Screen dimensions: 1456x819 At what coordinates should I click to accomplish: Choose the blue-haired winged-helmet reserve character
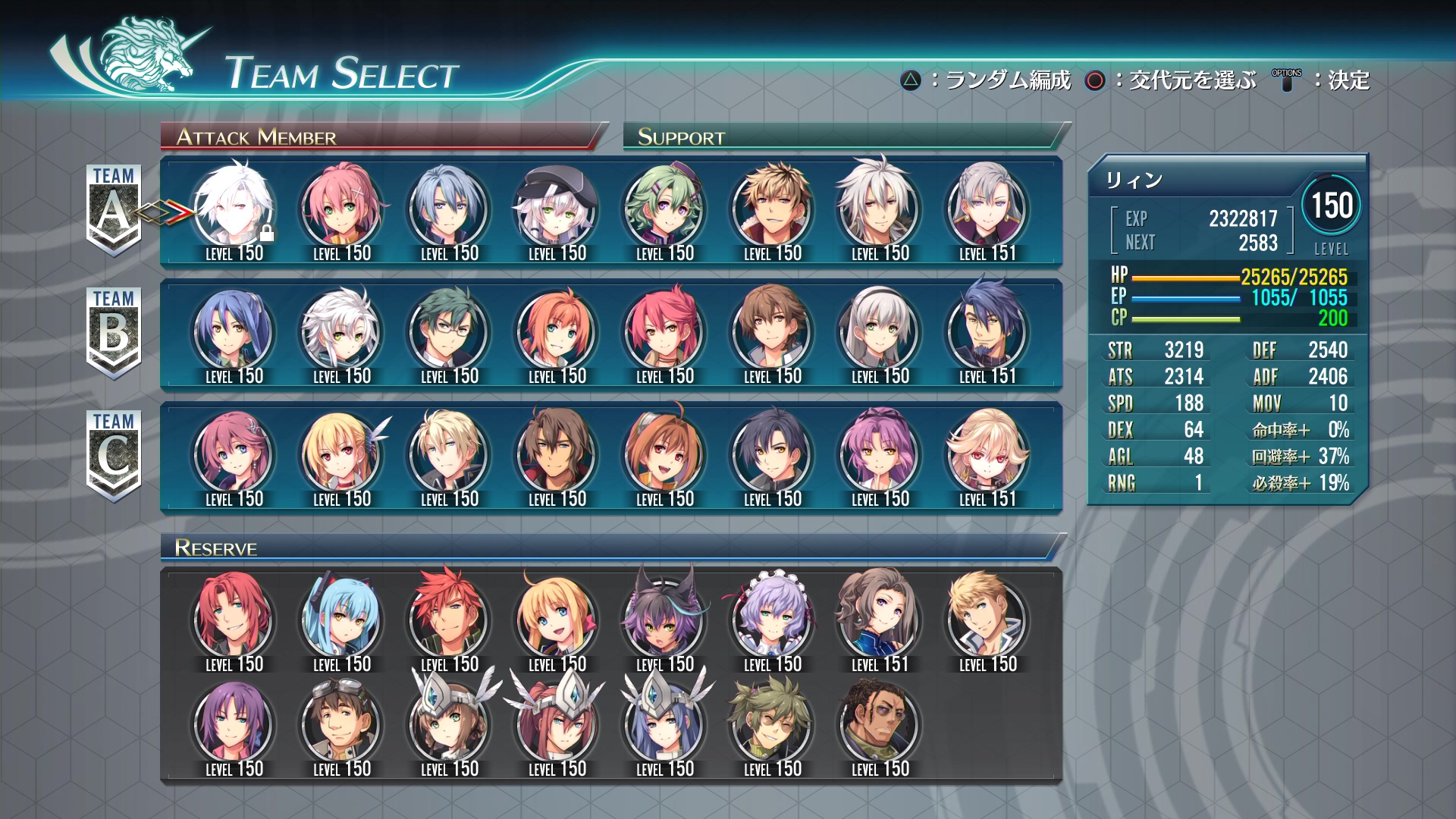click(665, 724)
